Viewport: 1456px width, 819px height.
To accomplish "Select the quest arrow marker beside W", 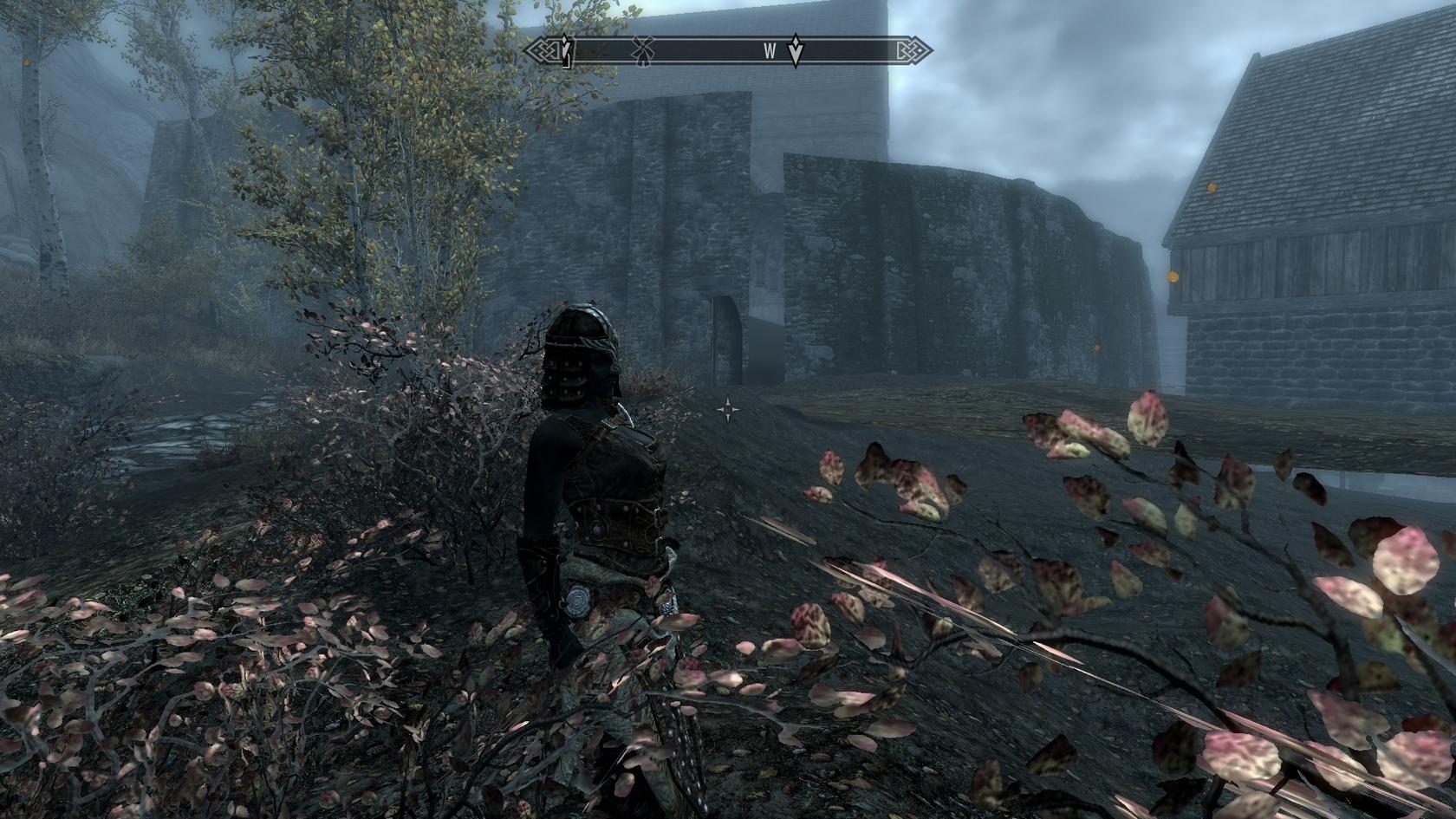I will (796, 50).
